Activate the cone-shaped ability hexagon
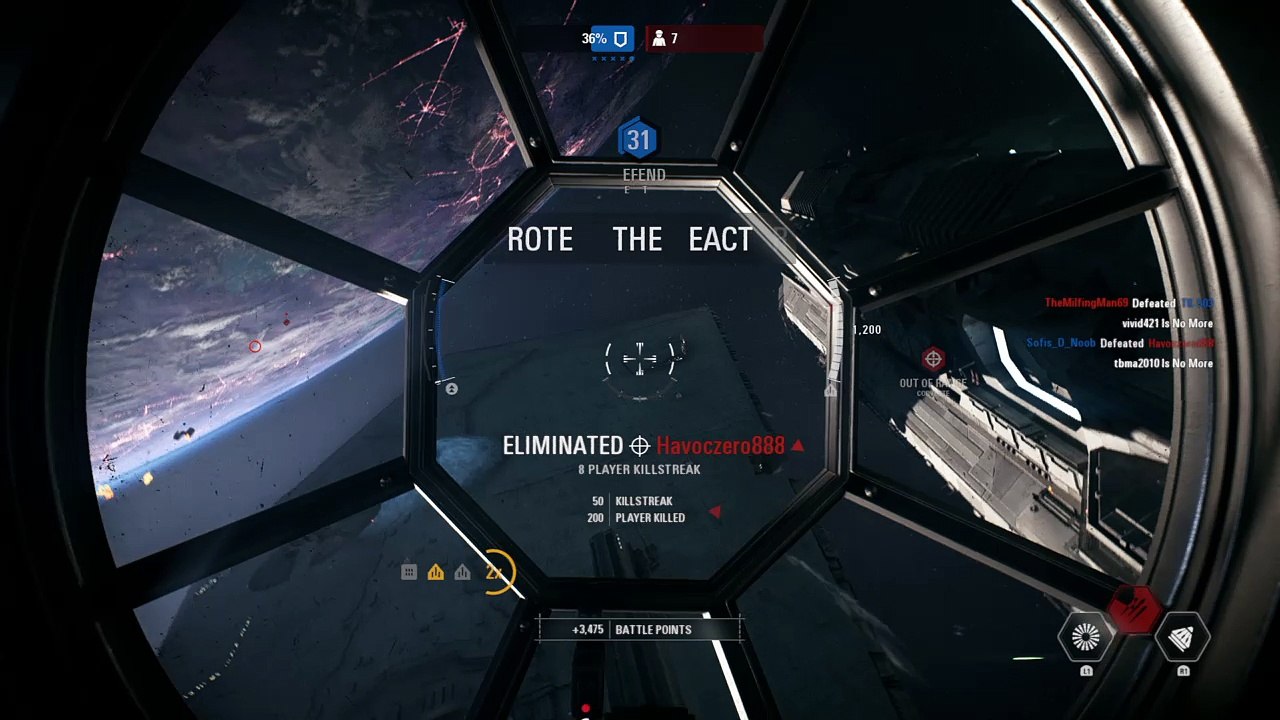 point(1182,637)
